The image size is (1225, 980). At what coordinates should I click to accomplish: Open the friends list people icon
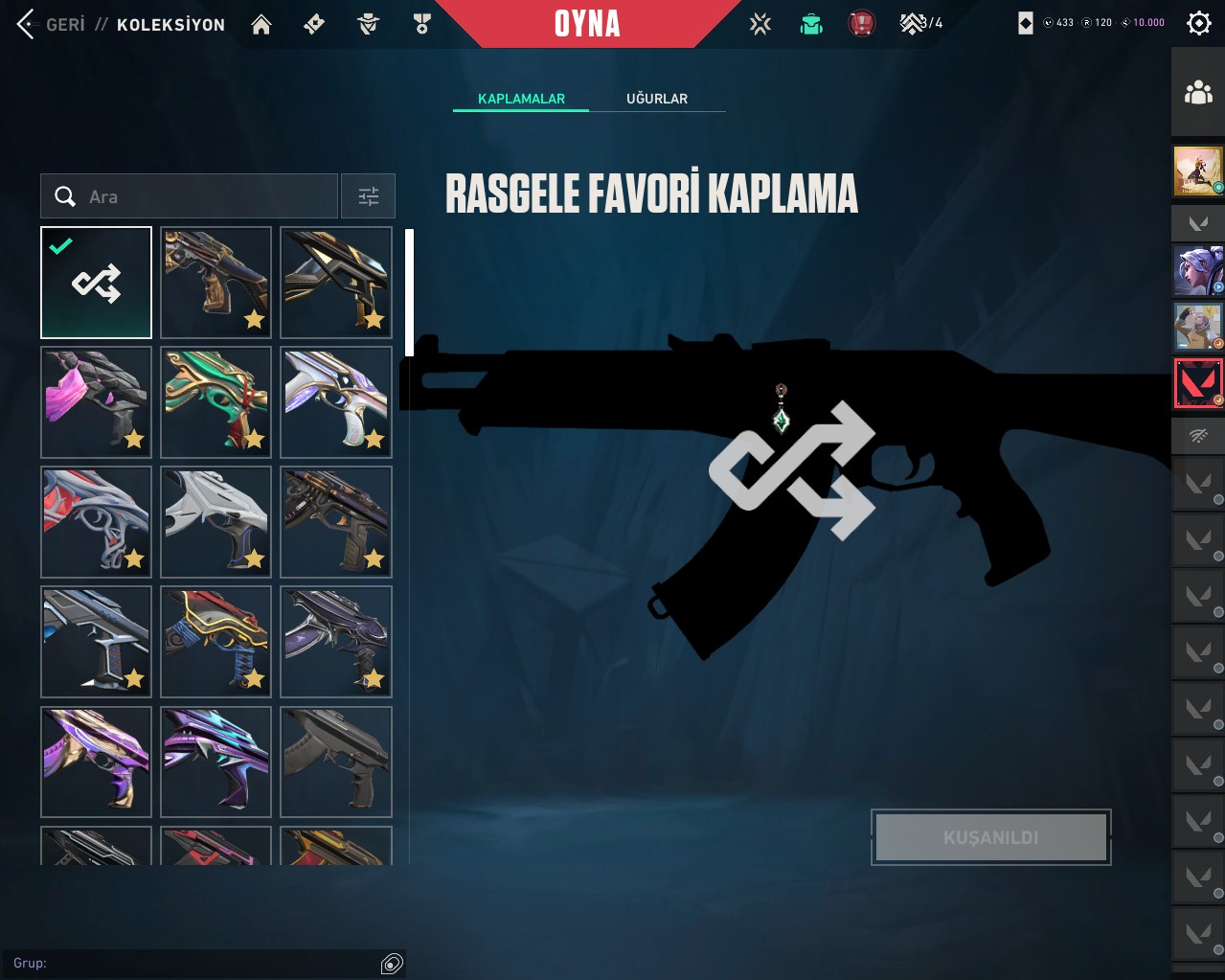(x=1198, y=93)
